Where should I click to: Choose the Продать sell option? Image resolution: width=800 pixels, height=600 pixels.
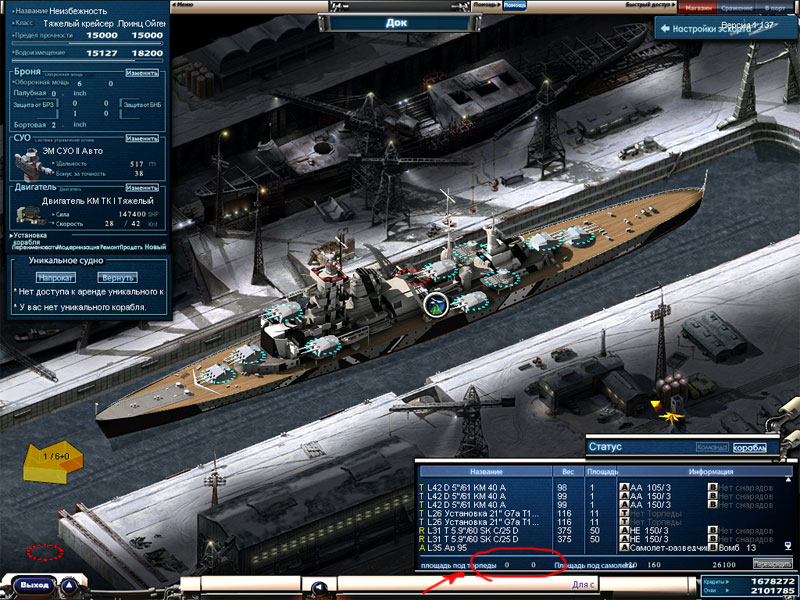click(130, 246)
